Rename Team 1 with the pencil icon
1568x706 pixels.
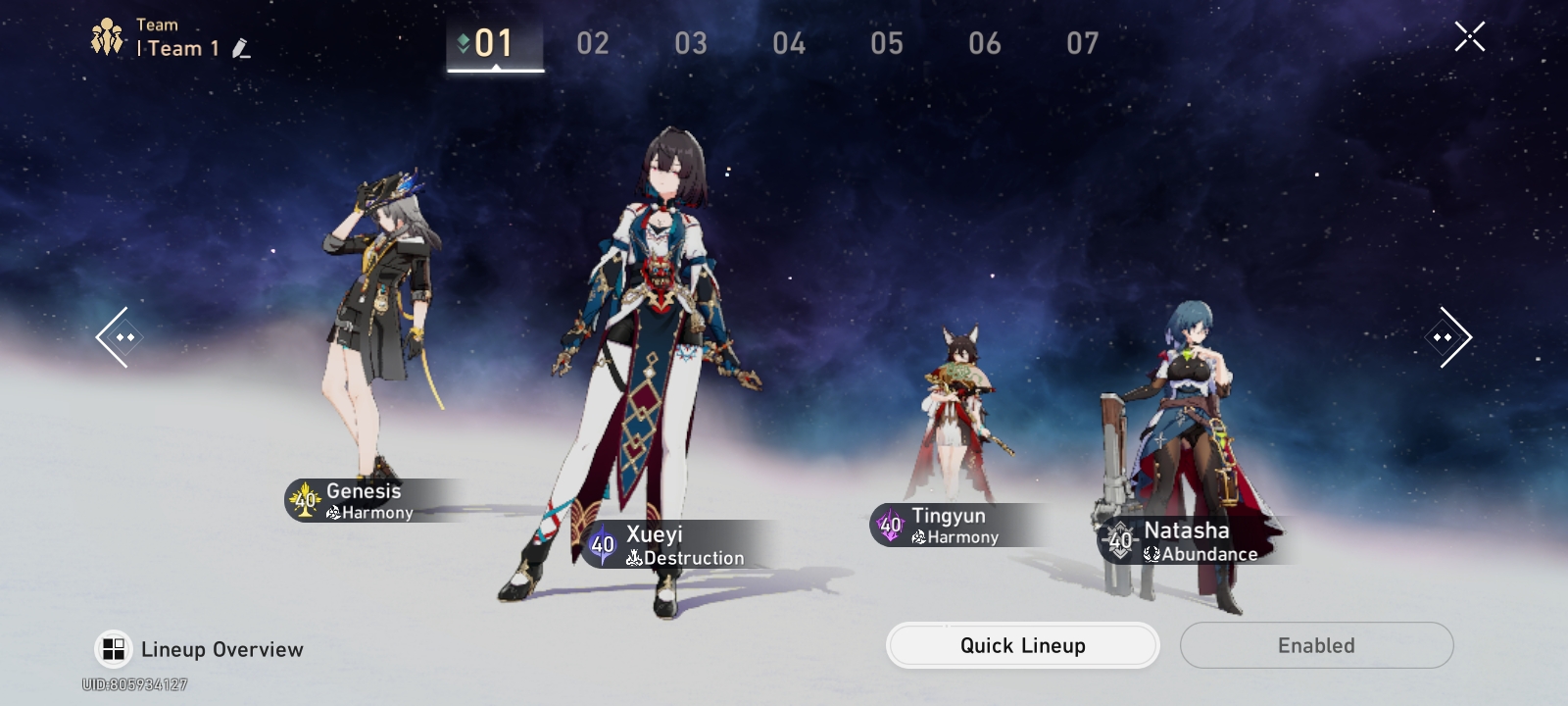point(241,48)
